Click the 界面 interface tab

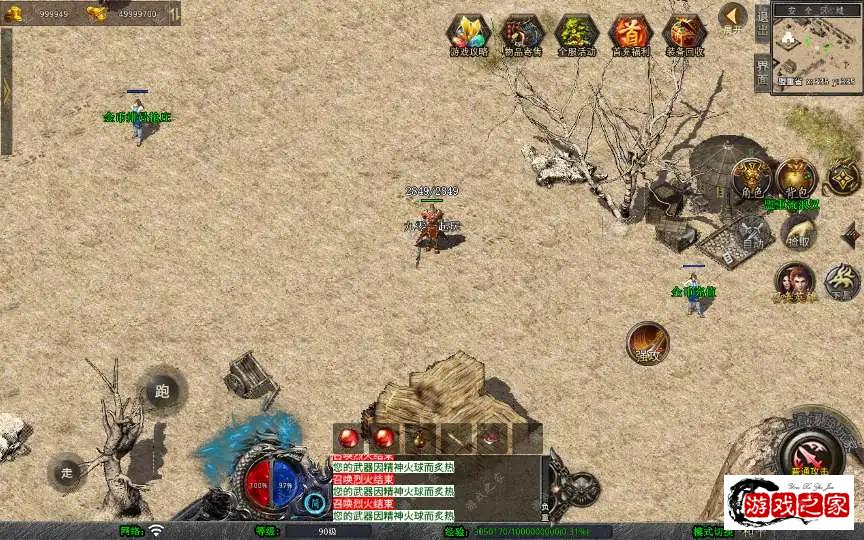coord(762,70)
